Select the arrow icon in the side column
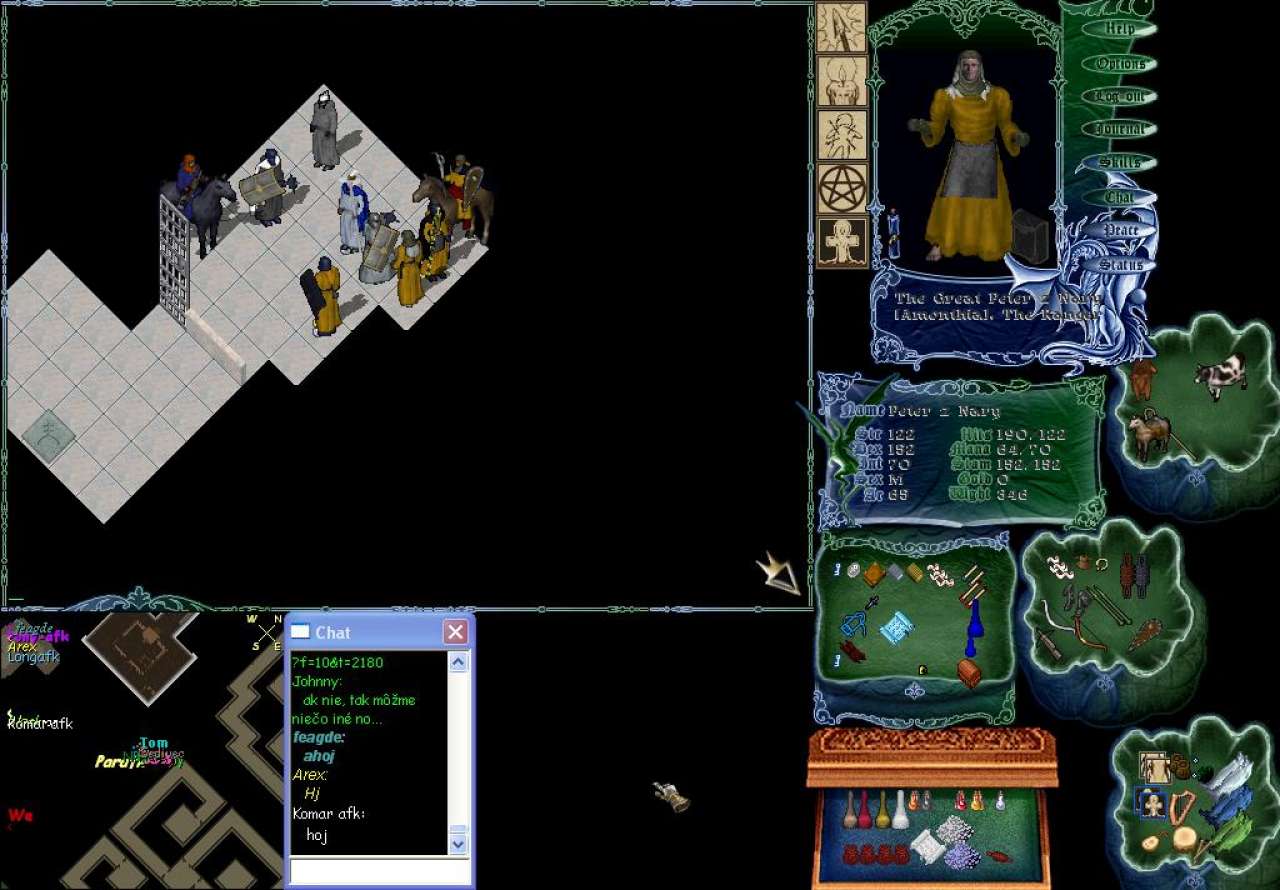Image resolution: width=1280 pixels, height=890 pixels. (842, 28)
